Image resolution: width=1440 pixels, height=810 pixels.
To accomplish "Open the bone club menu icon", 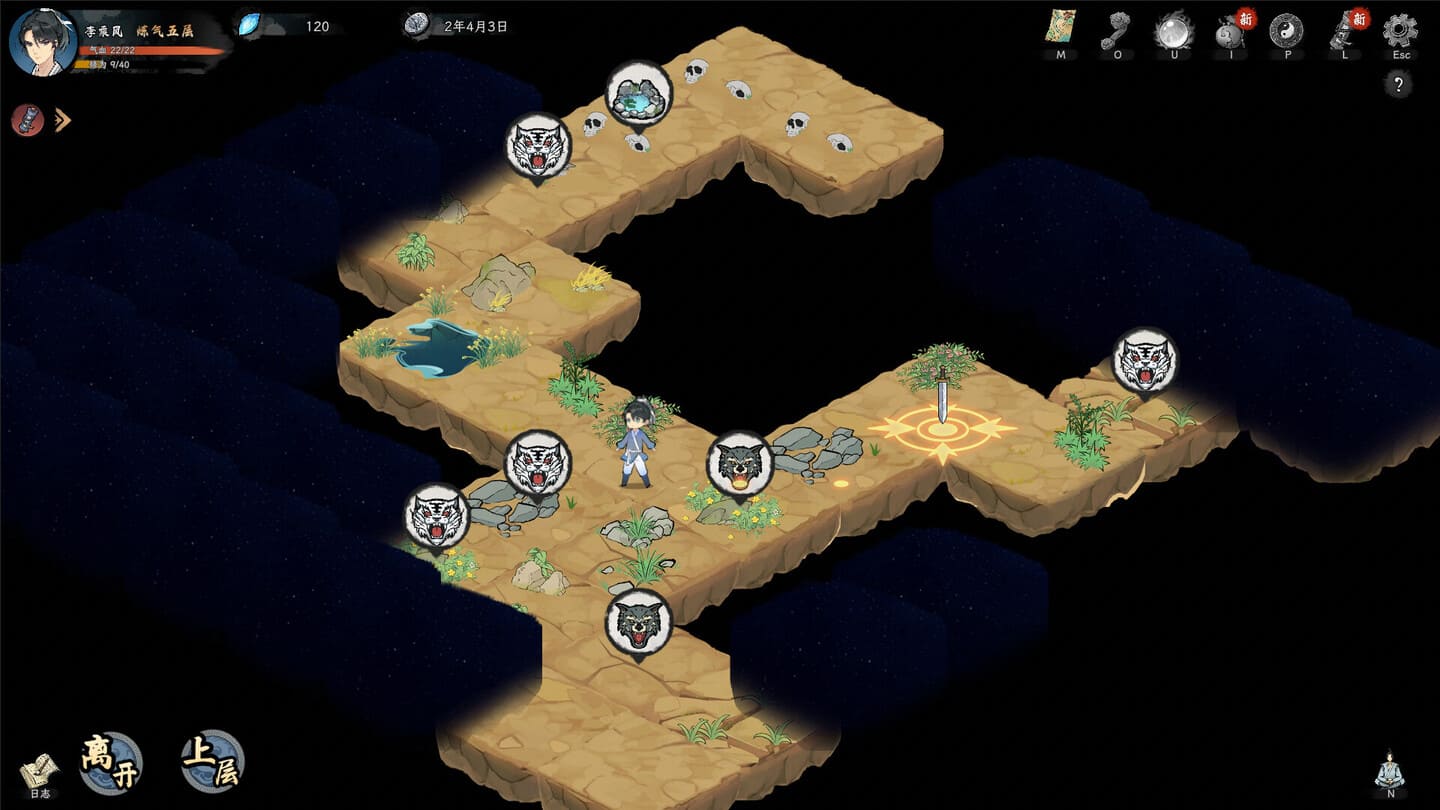I will [1117, 30].
